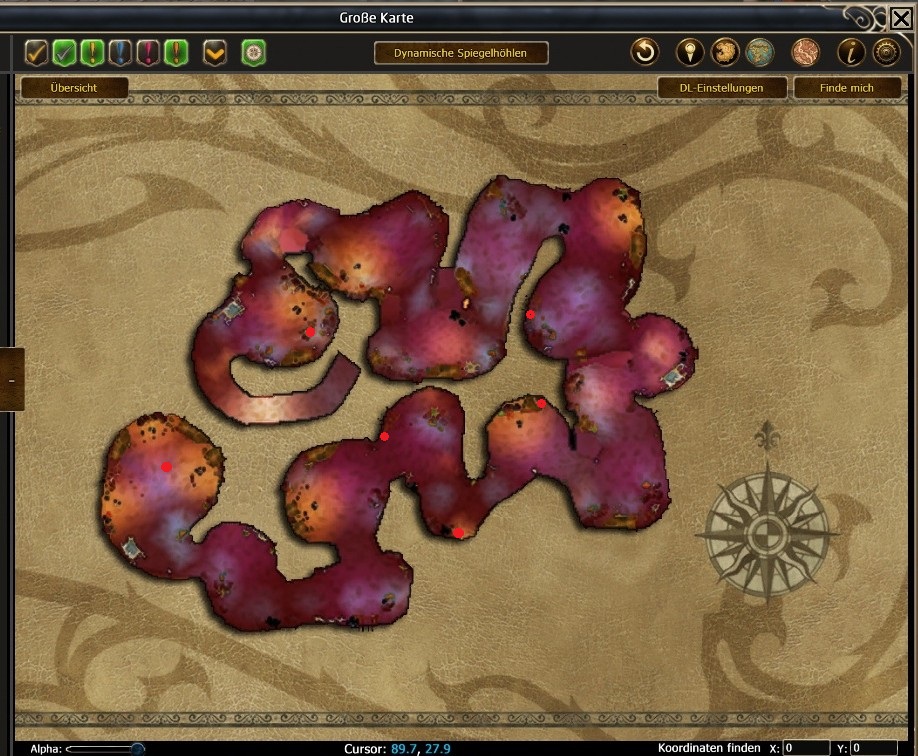Click the Alpha transparency slider
Image resolution: width=918 pixels, height=756 pixels.
pos(105,748)
